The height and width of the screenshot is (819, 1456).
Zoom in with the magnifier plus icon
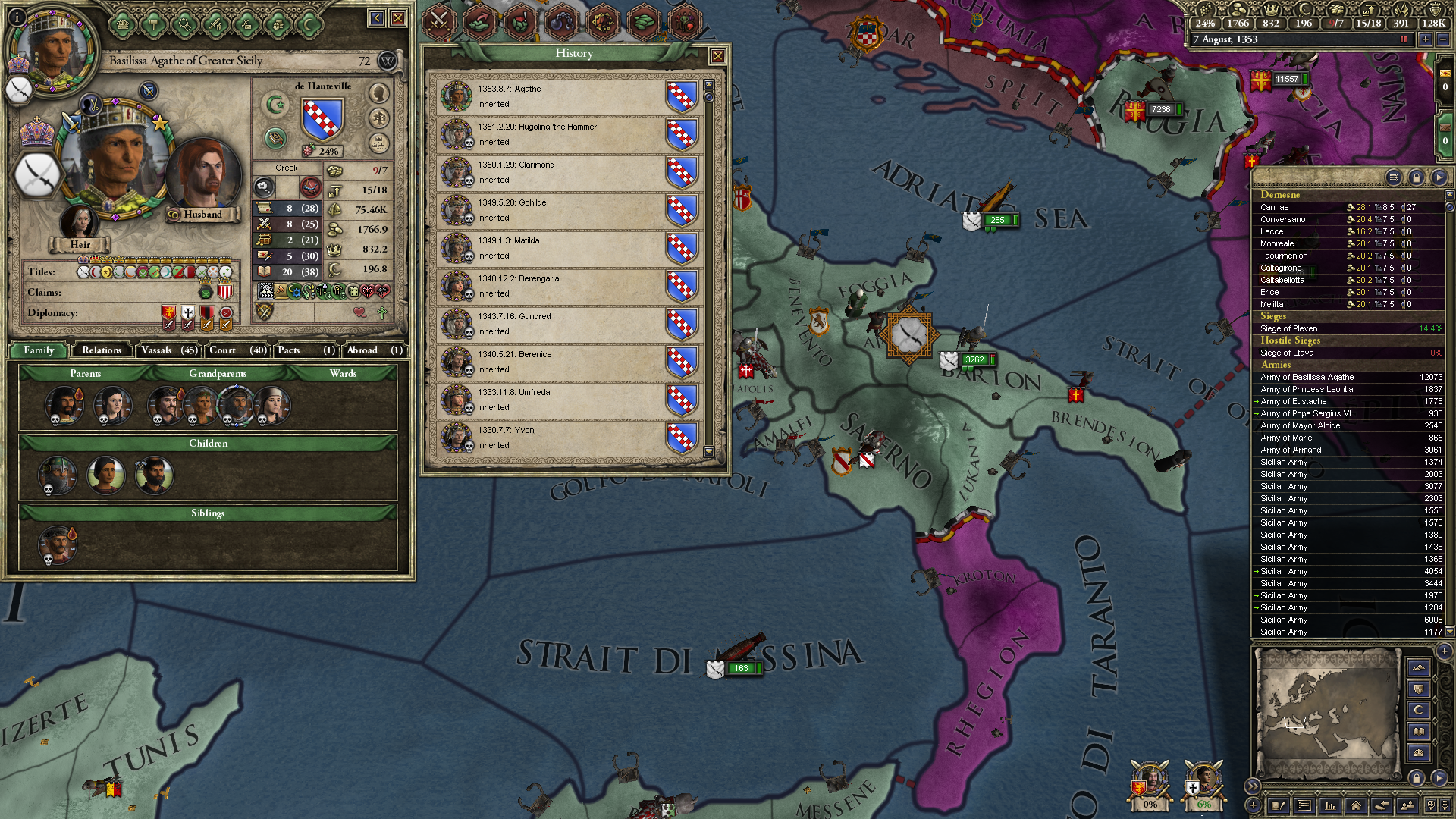pyautogui.click(x=1432, y=805)
